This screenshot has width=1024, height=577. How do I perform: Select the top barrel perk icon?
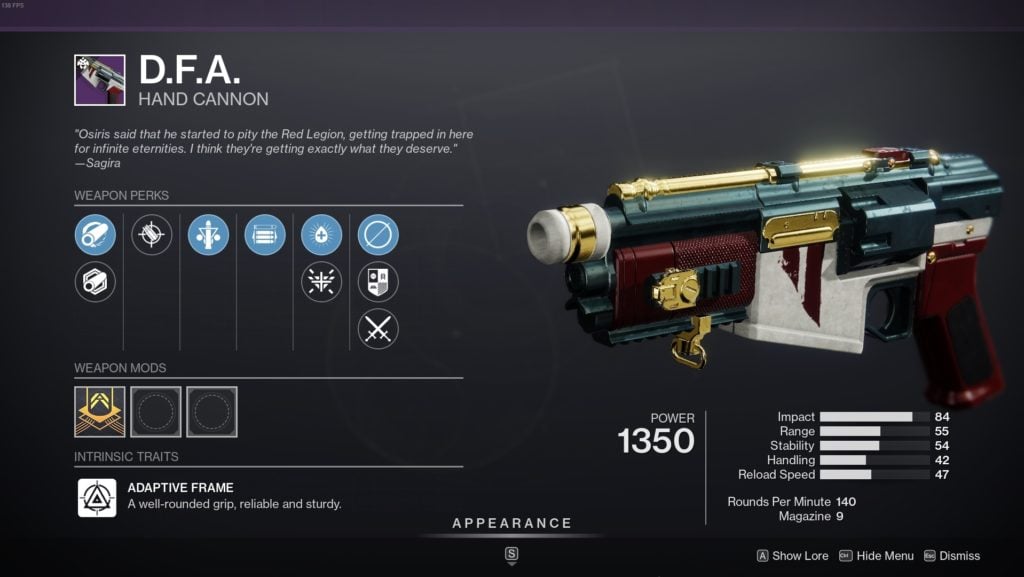(x=95, y=235)
